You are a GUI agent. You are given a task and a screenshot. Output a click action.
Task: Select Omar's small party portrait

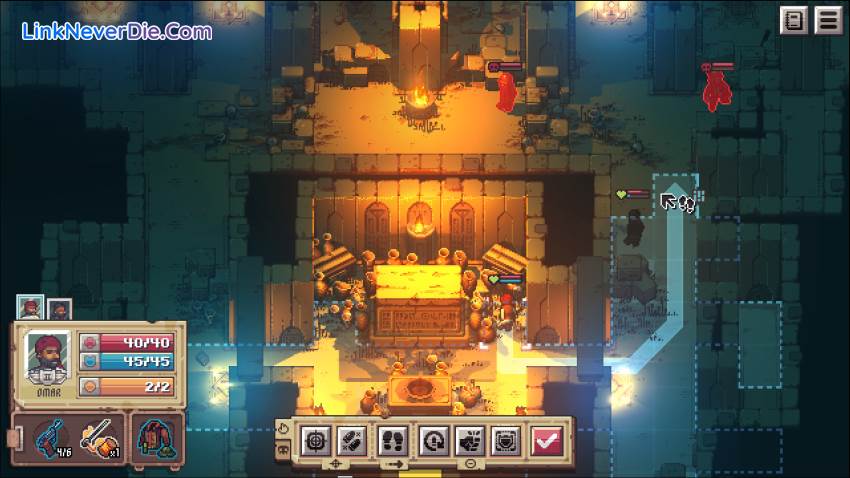[29, 308]
